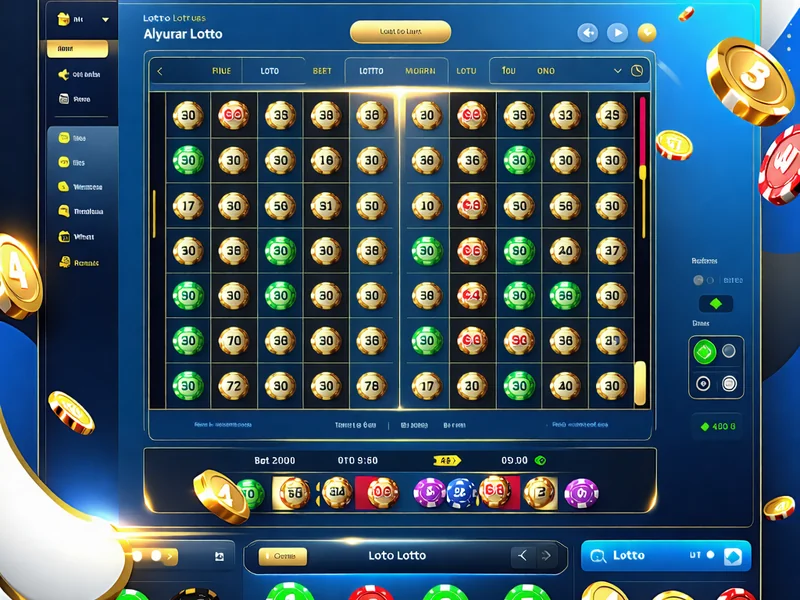Select the gold ball numbered 37
This screenshot has height=600, width=800.
click(x=611, y=250)
